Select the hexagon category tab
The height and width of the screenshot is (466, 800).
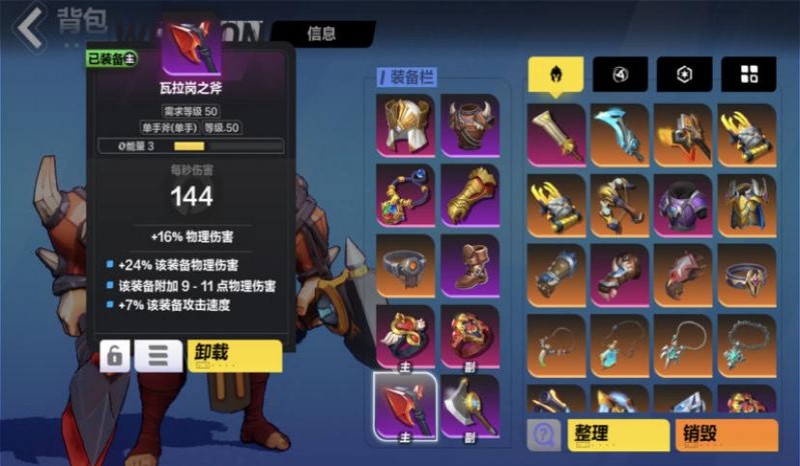click(x=685, y=73)
